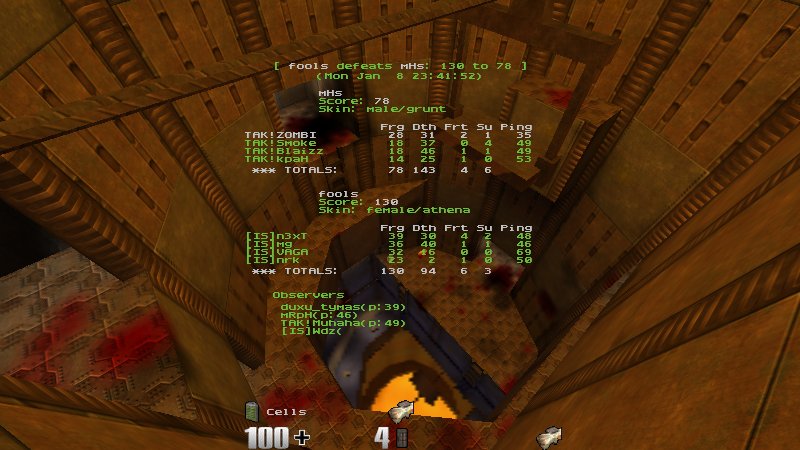800x450 pixels.
Task: Select the ammo icon beside the 4
Action: click(x=402, y=438)
